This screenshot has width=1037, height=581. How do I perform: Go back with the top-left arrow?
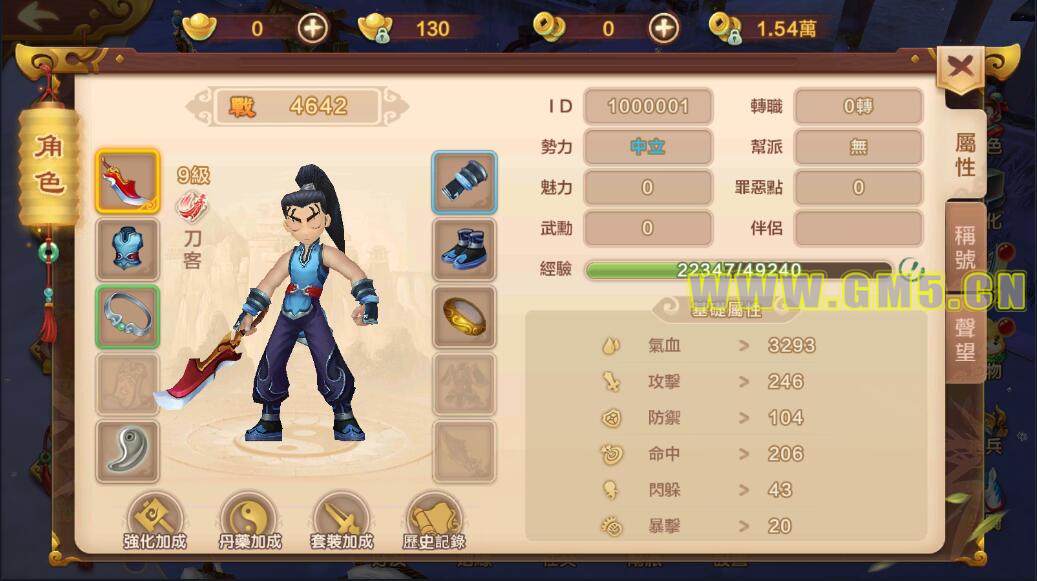(x=38, y=17)
